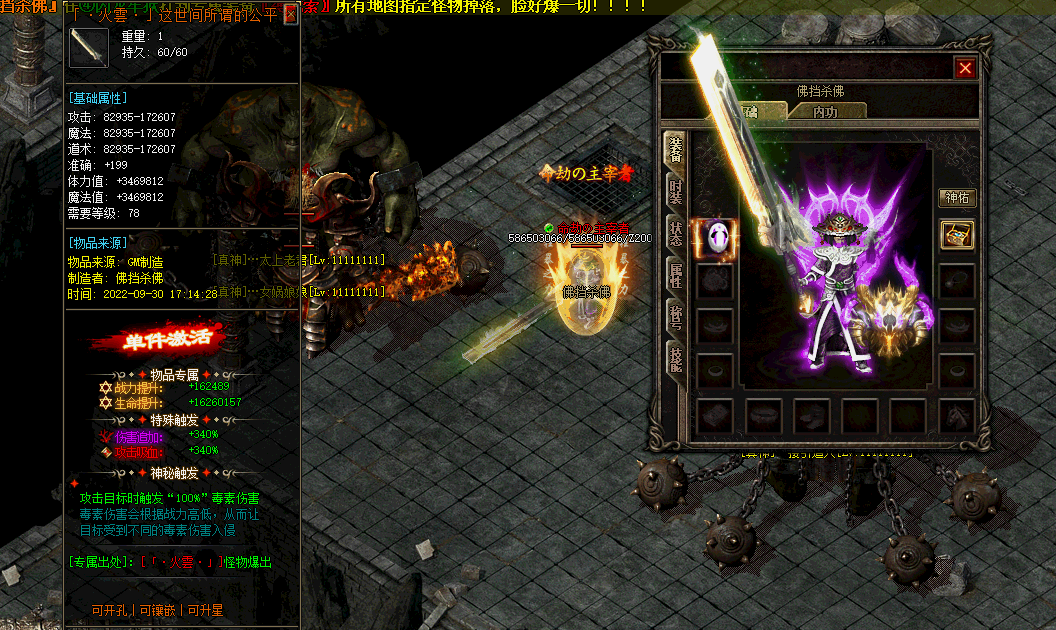Viewport: 1056px width, 630px height.
Task: Open the 称号 side tab
Action: pos(676,317)
